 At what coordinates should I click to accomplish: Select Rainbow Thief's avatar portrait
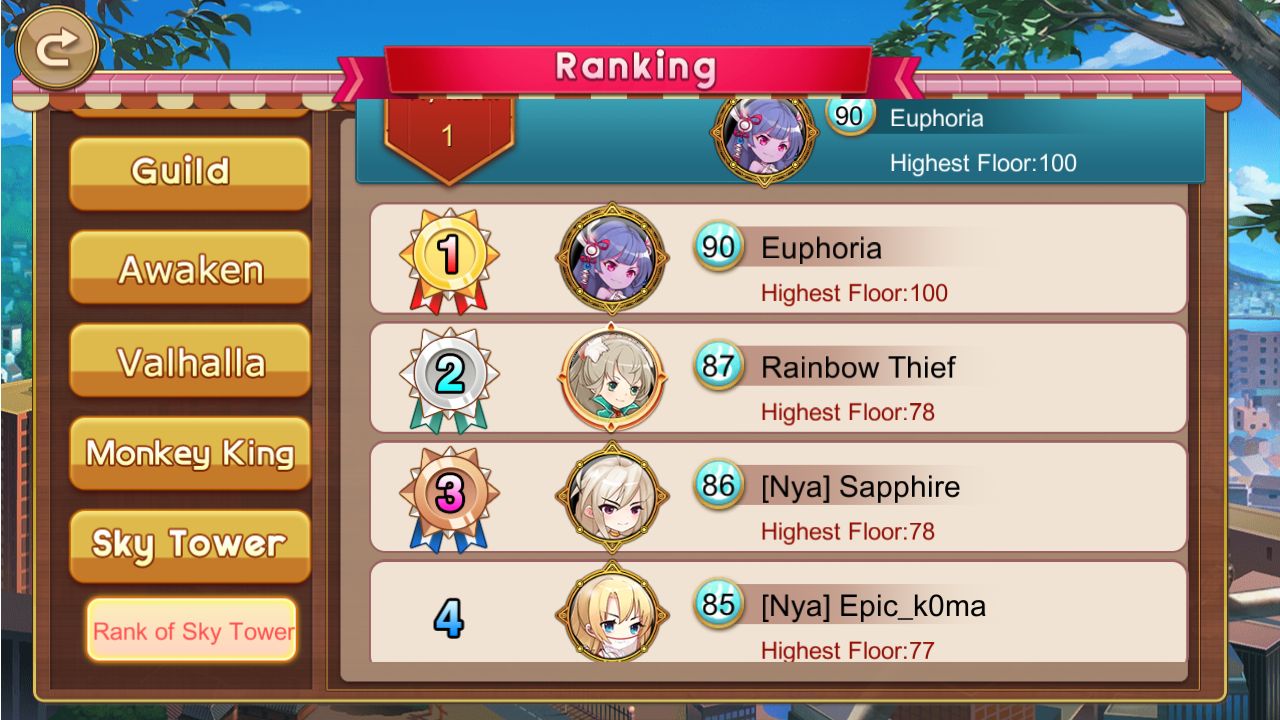click(612, 378)
